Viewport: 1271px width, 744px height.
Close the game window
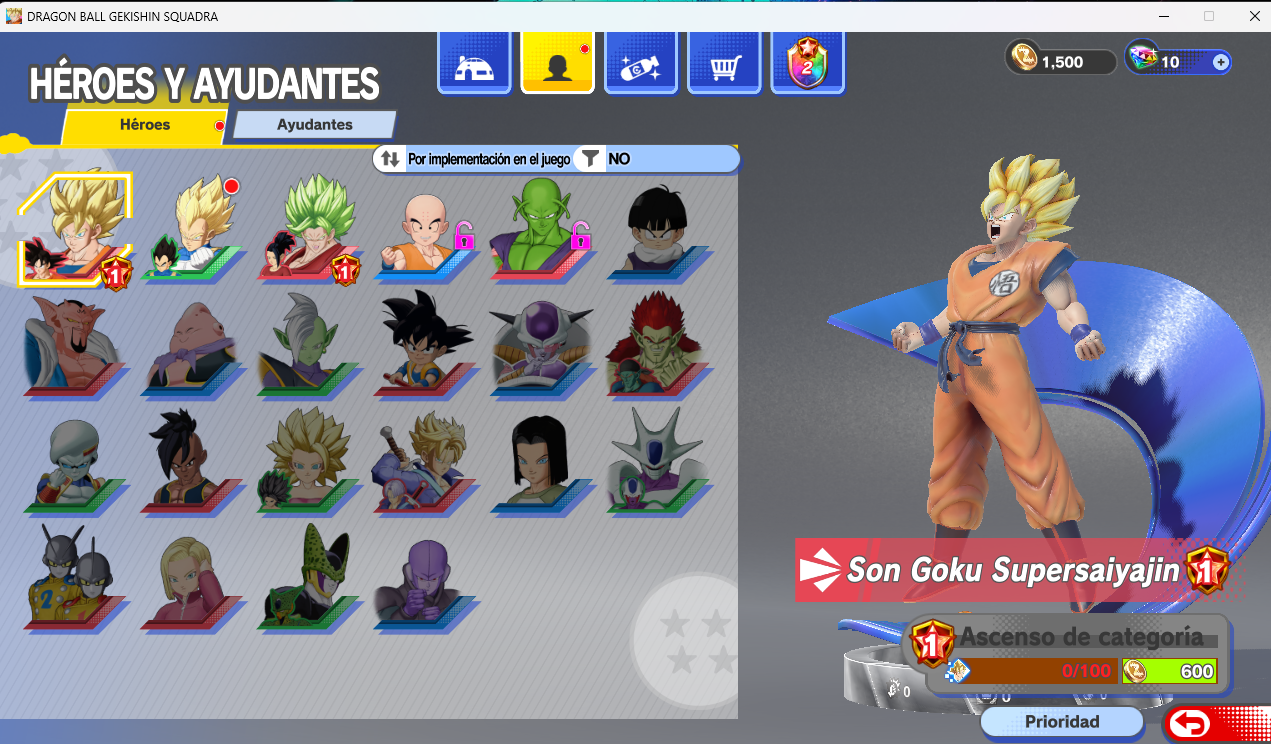coord(1254,16)
